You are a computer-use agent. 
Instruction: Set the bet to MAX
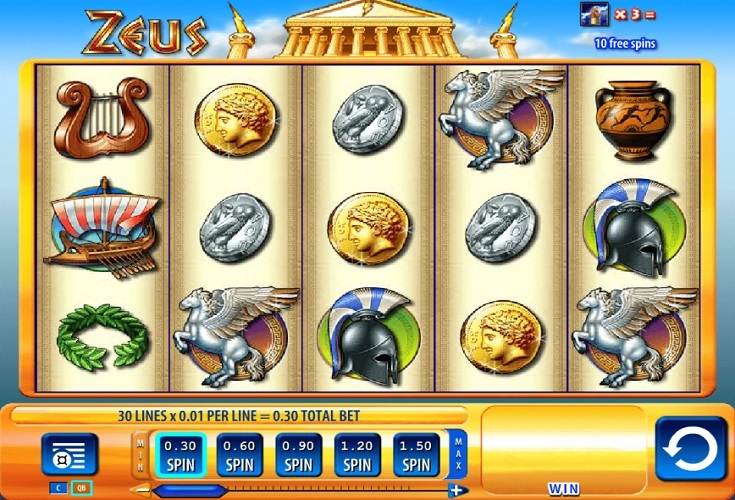click(459, 455)
